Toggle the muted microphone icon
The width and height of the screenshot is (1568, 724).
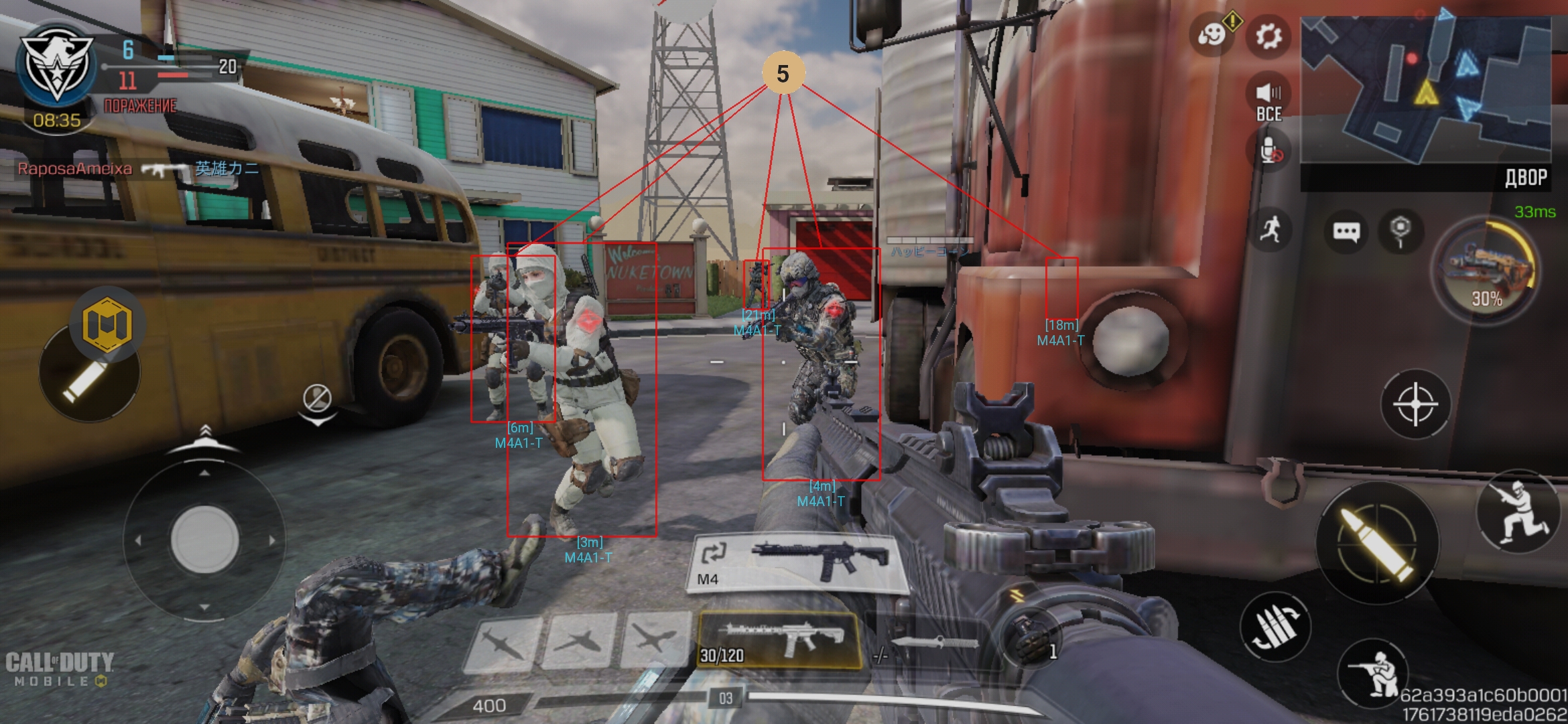click(1270, 152)
